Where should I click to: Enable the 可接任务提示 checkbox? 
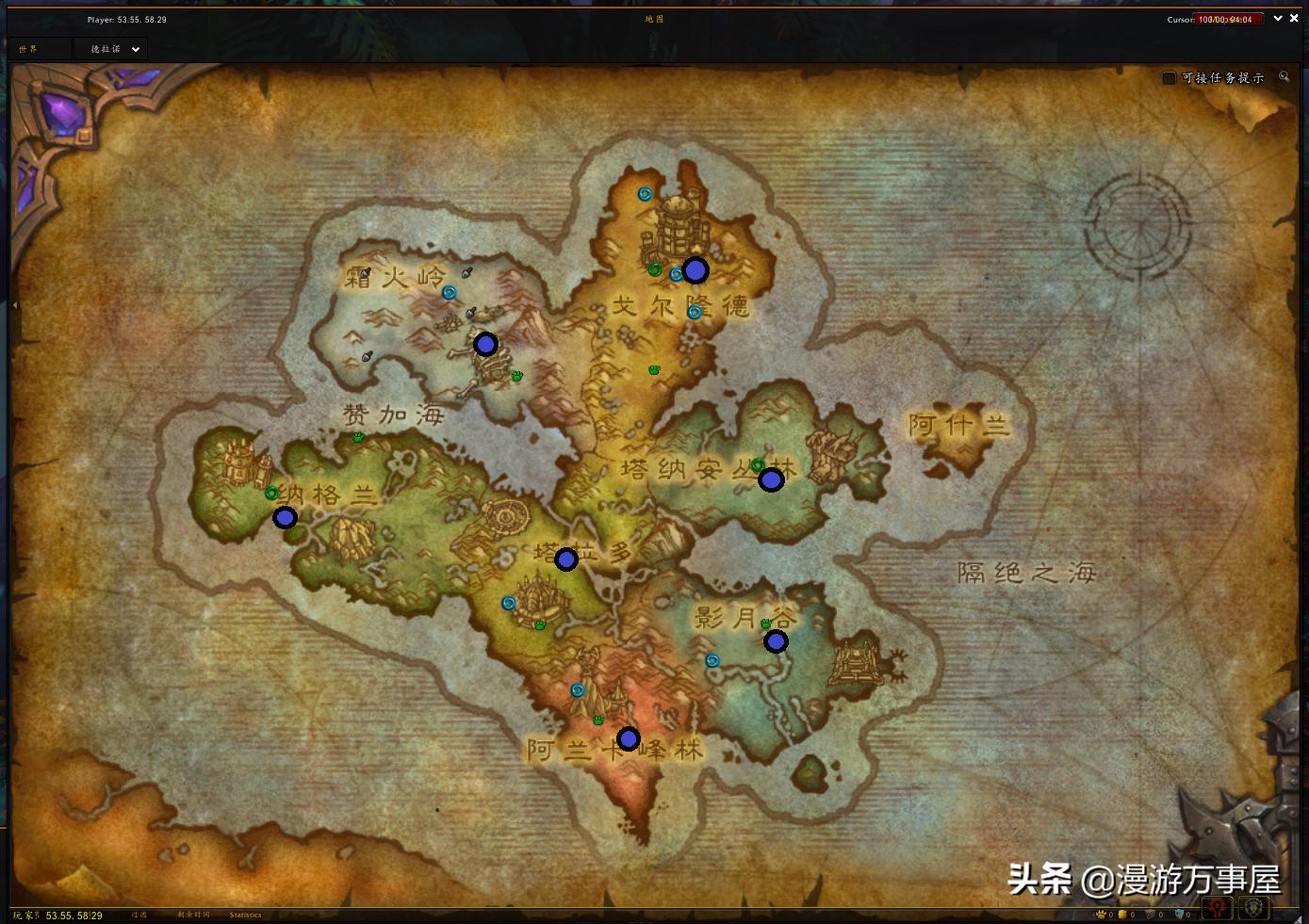click(1167, 77)
